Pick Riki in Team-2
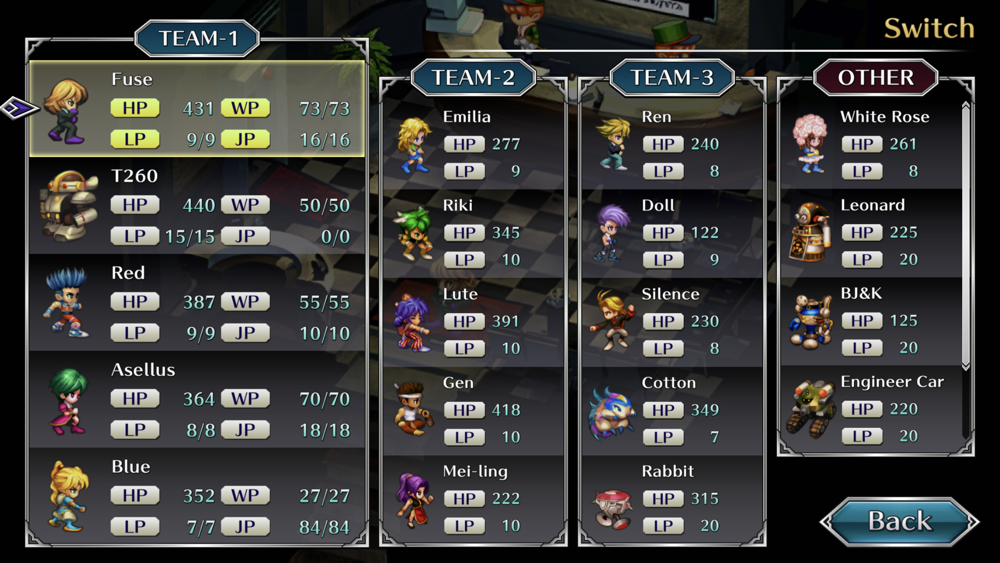This screenshot has width=1000, height=563. pos(474,232)
